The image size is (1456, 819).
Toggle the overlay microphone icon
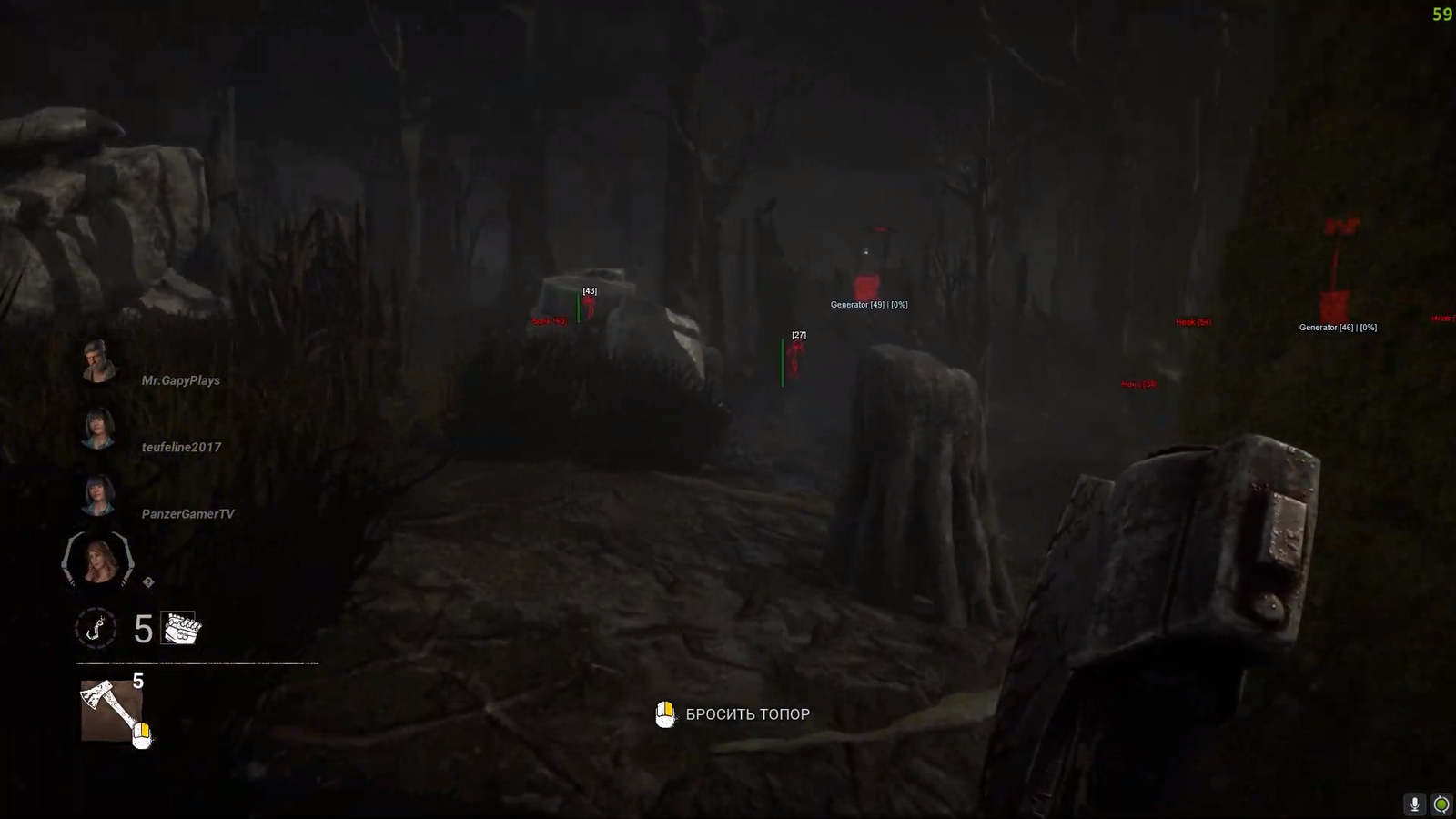pos(1414,804)
